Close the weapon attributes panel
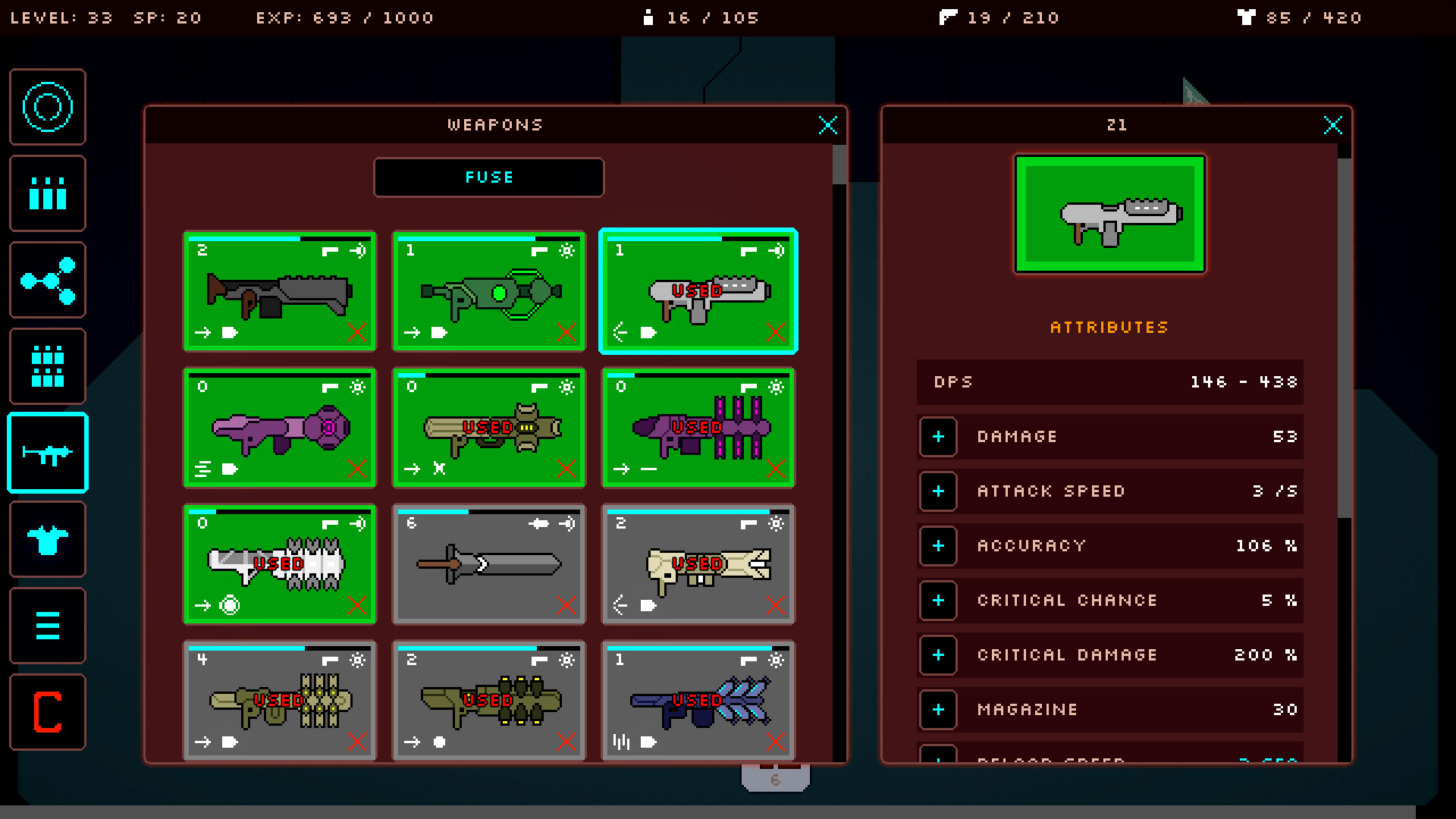Image resolution: width=1456 pixels, height=819 pixels. click(1333, 126)
